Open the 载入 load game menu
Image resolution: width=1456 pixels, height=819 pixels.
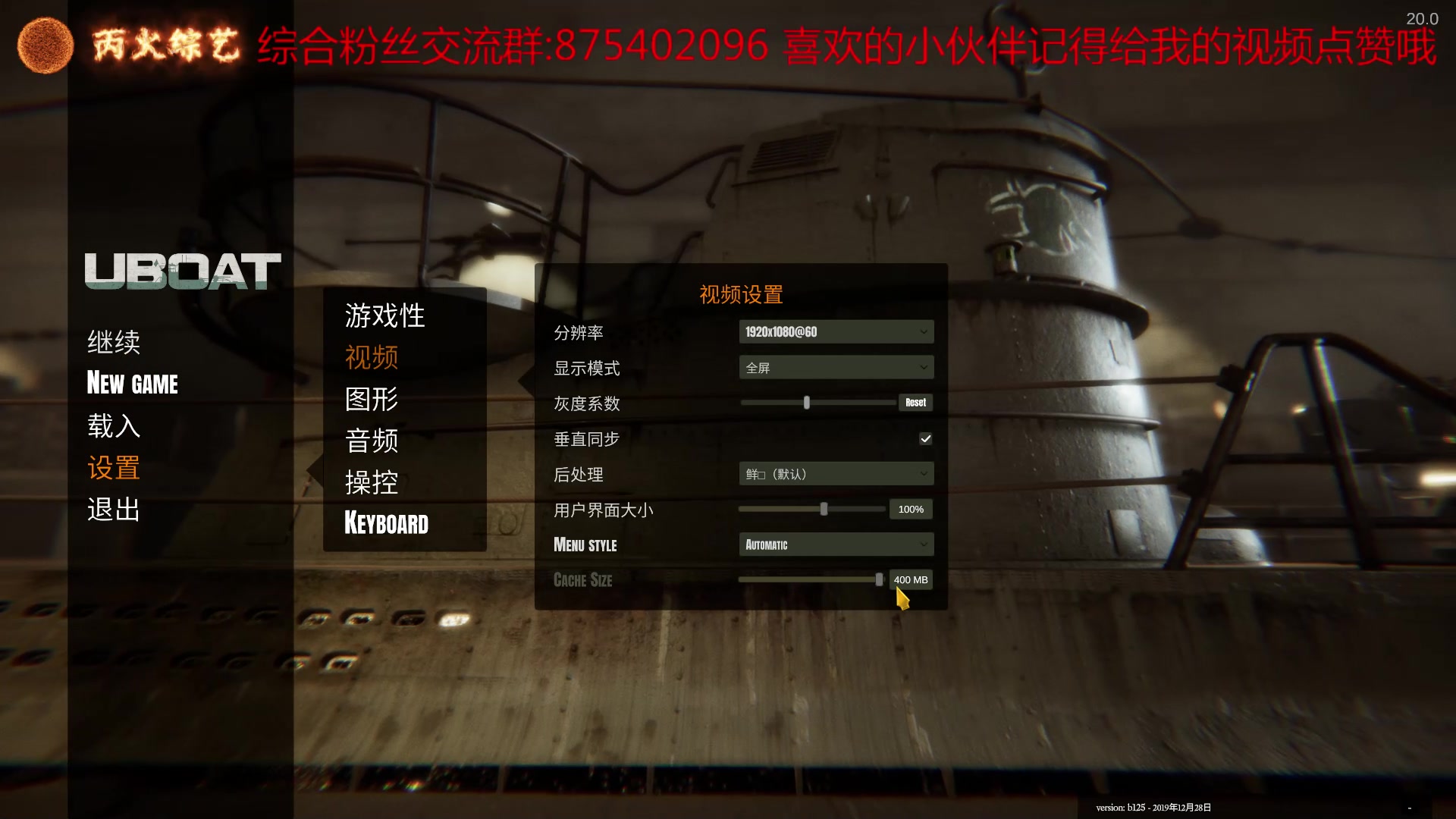pyautogui.click(x=114, y=426)
